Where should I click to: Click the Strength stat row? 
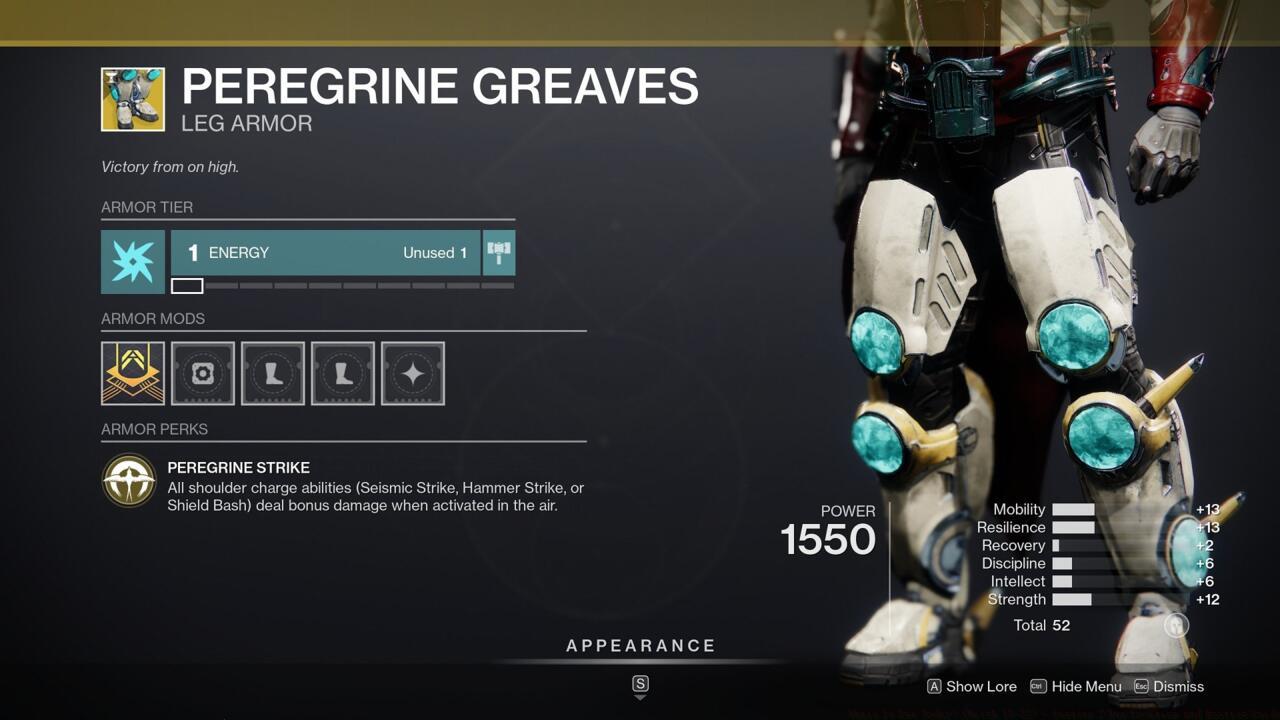point(1017,599)
